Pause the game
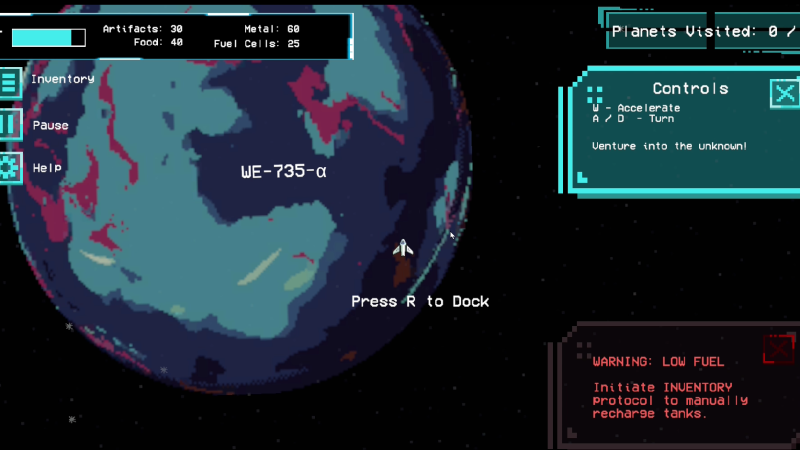Viewport: 800px width, 450px height. [9, 125]
